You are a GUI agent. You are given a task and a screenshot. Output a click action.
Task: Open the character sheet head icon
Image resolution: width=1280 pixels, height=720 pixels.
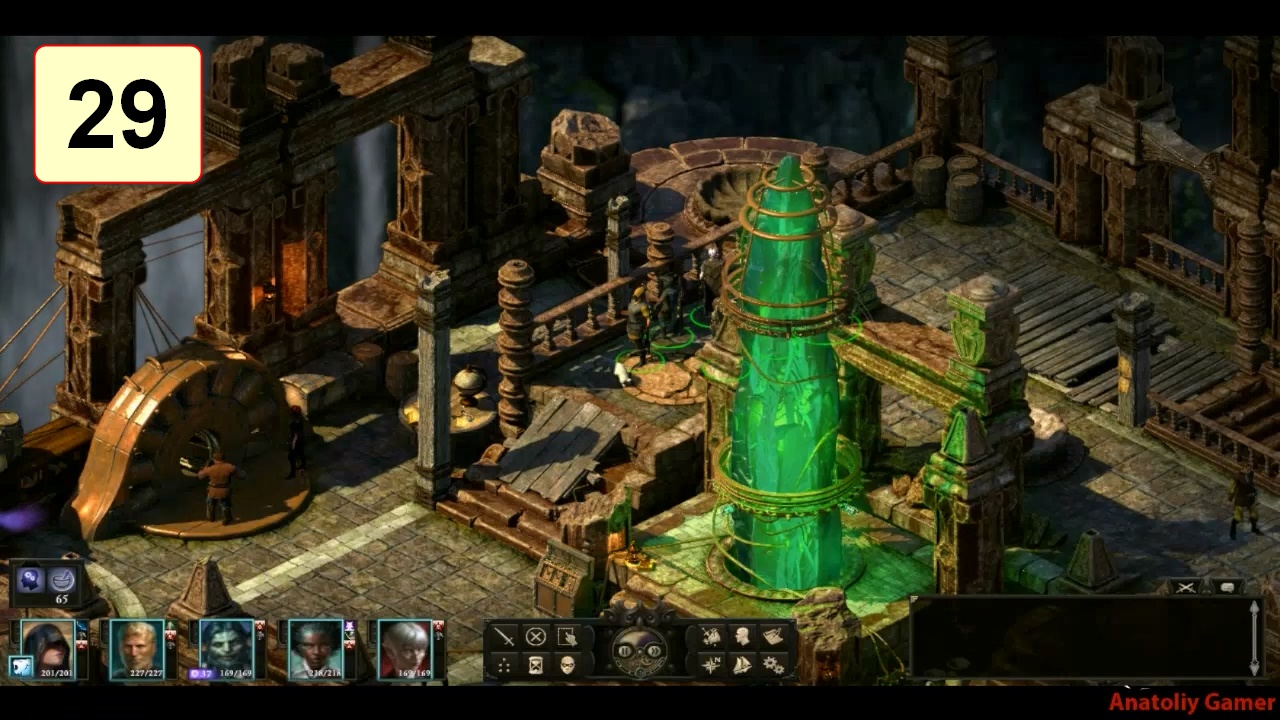[743, 637]
